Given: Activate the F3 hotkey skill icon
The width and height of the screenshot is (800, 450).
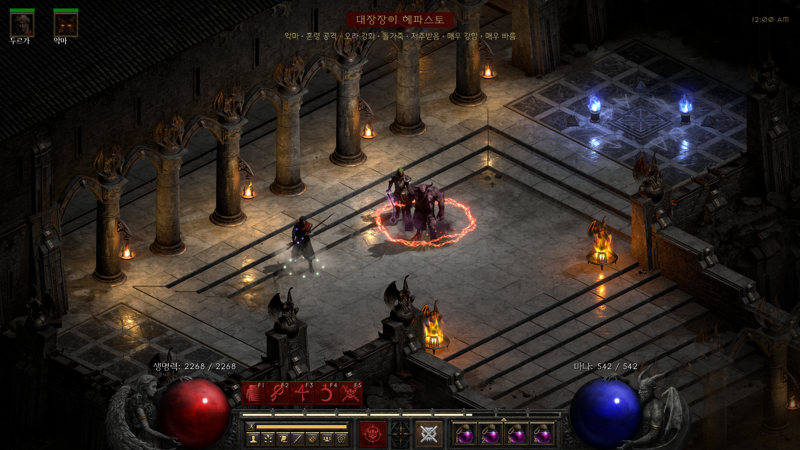Looking at the screenshot, I should [301, 393].
